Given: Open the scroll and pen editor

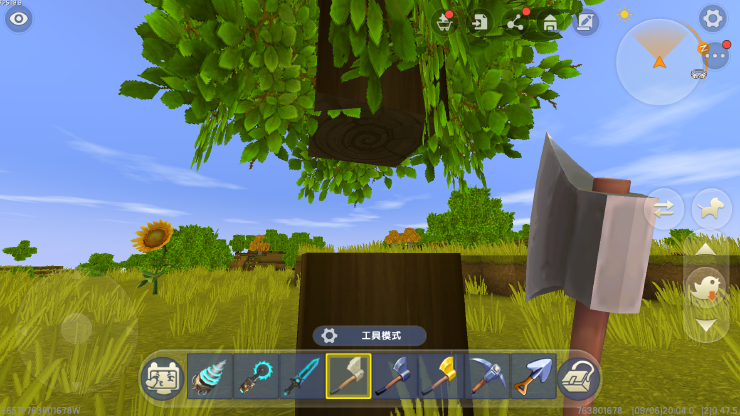Looking at the screenshot, I should pyautogui.click(x=584, y=22).
